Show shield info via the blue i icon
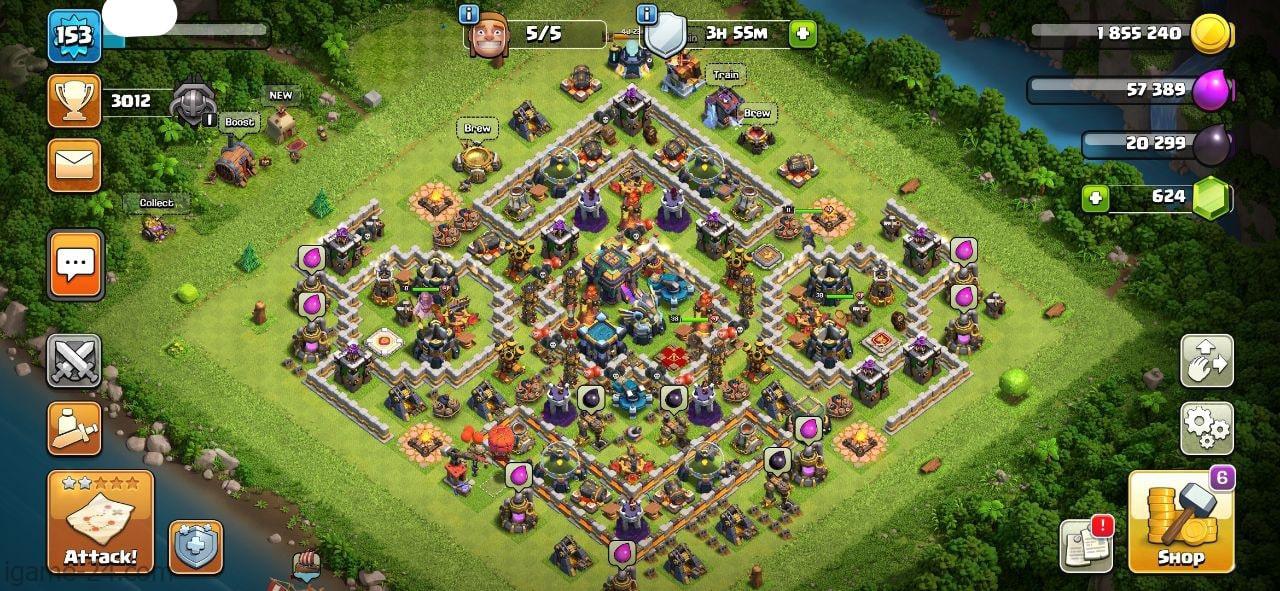The width and height of the screenshot is (1280, 591). coord(647,14)
